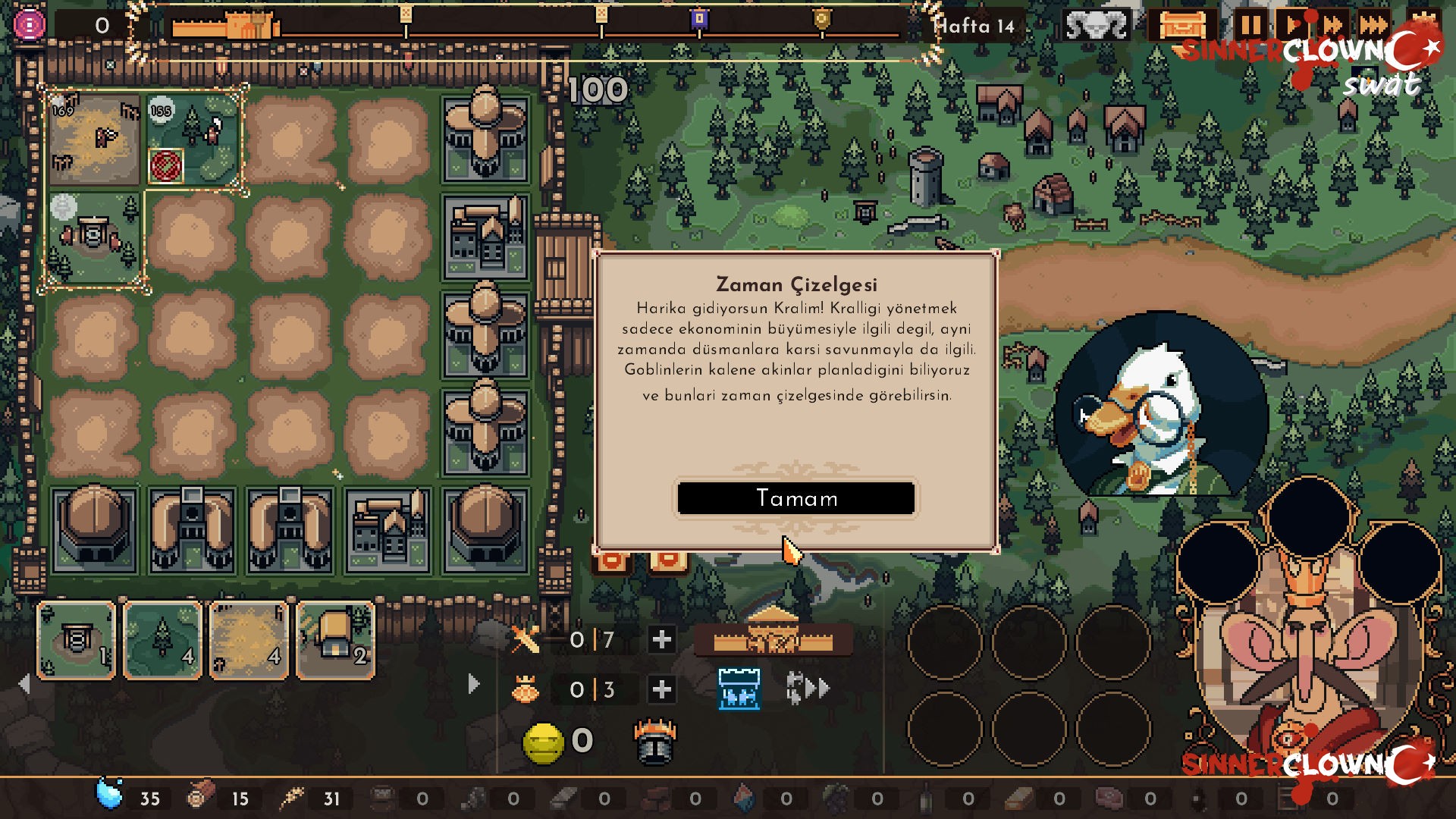Click the blue castle wall icon
Screen dimensions: 1456x819
[739, 689]
